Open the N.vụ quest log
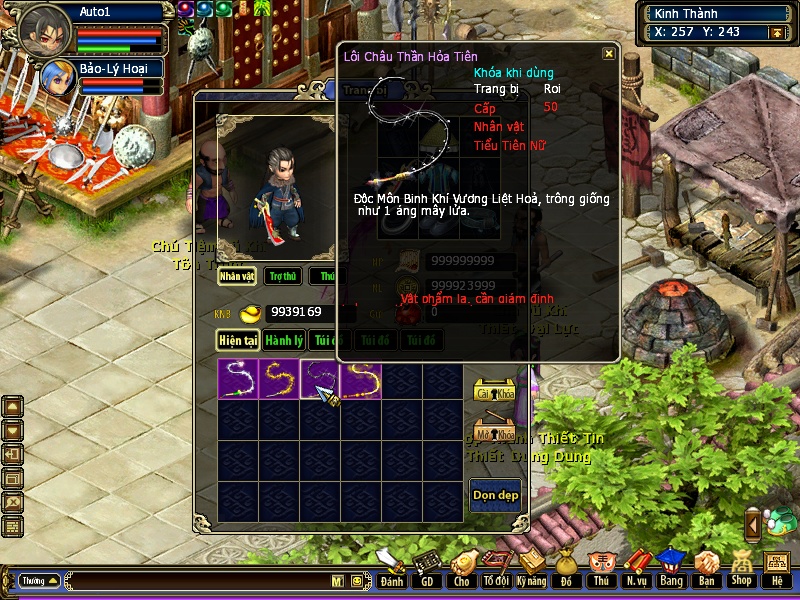The width and height of the screenshot is (800, 600). [636, 569]
